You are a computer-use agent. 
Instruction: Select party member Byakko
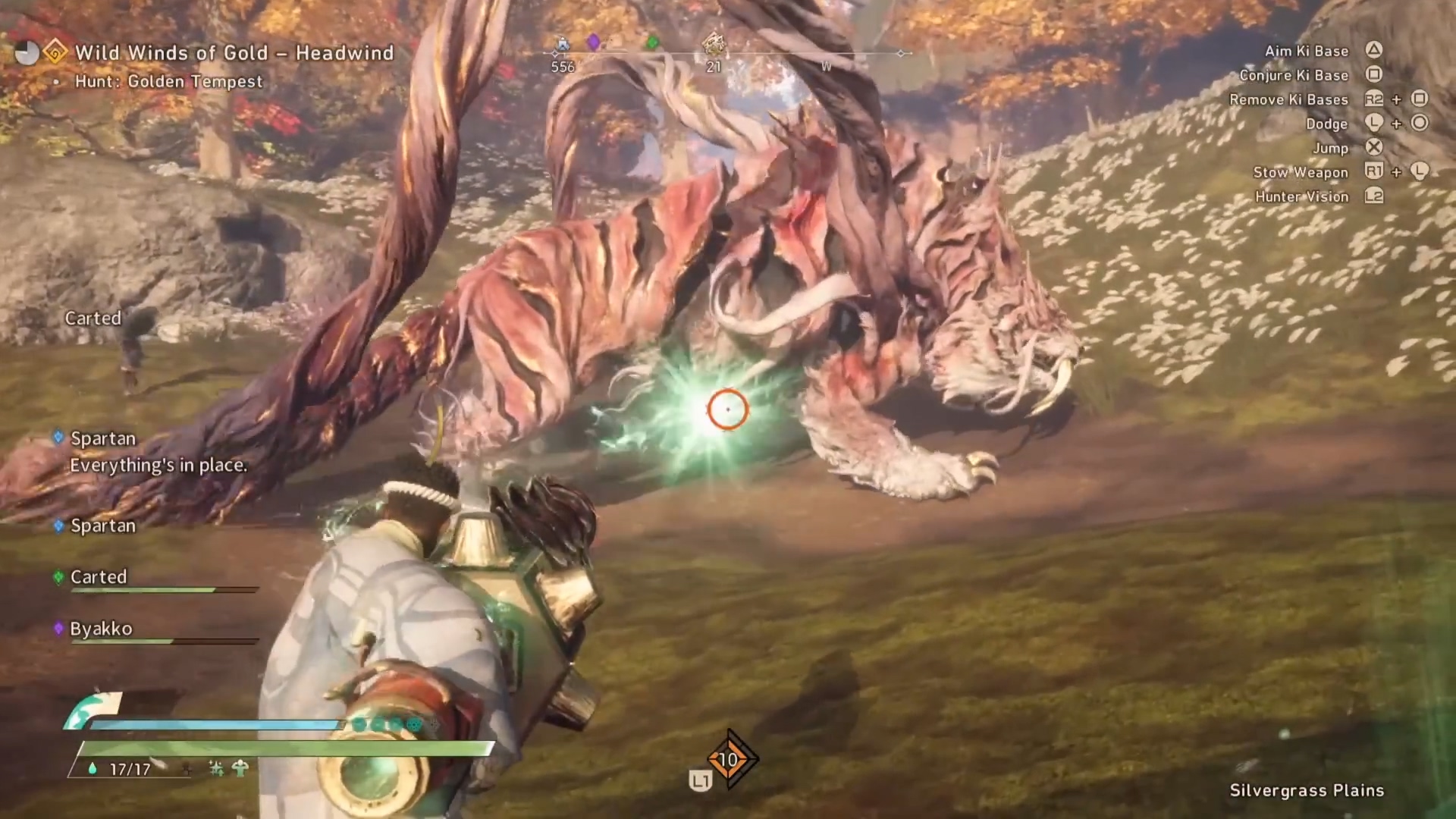101,629
